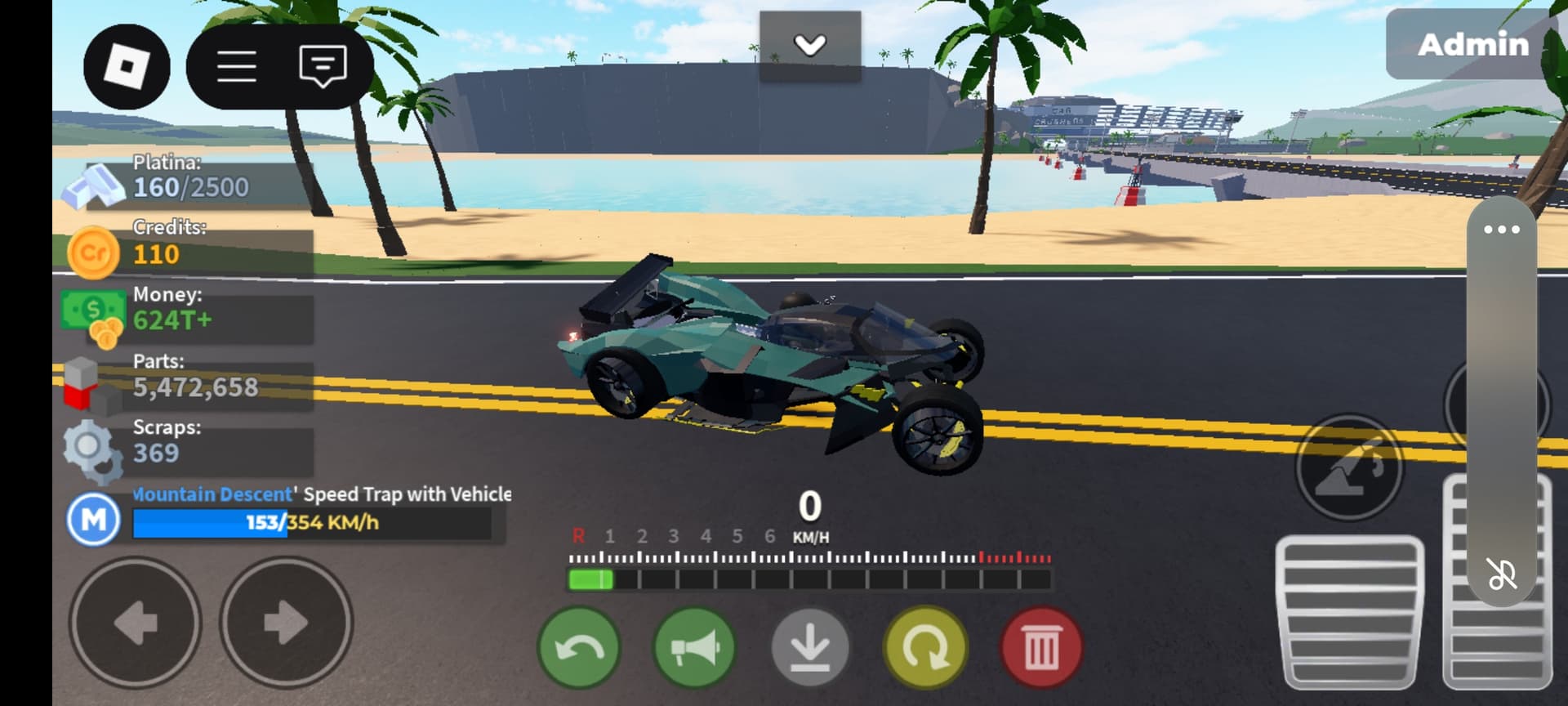Engage the handbrake button
This screenshot has height=706, width=1568.
click(x=1349, y=468)
